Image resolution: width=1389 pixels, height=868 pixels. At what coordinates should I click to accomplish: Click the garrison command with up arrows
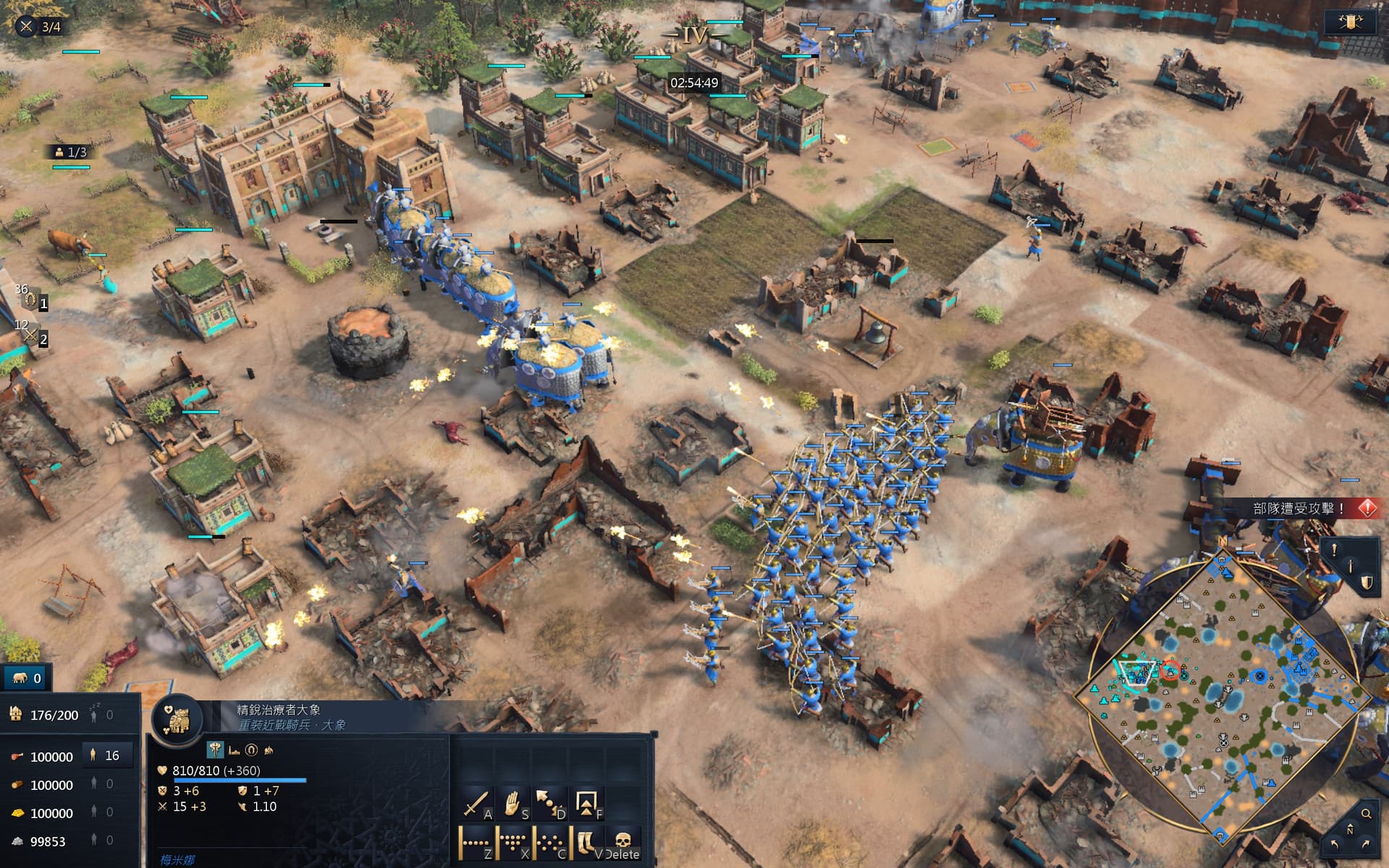coord(586,804)
